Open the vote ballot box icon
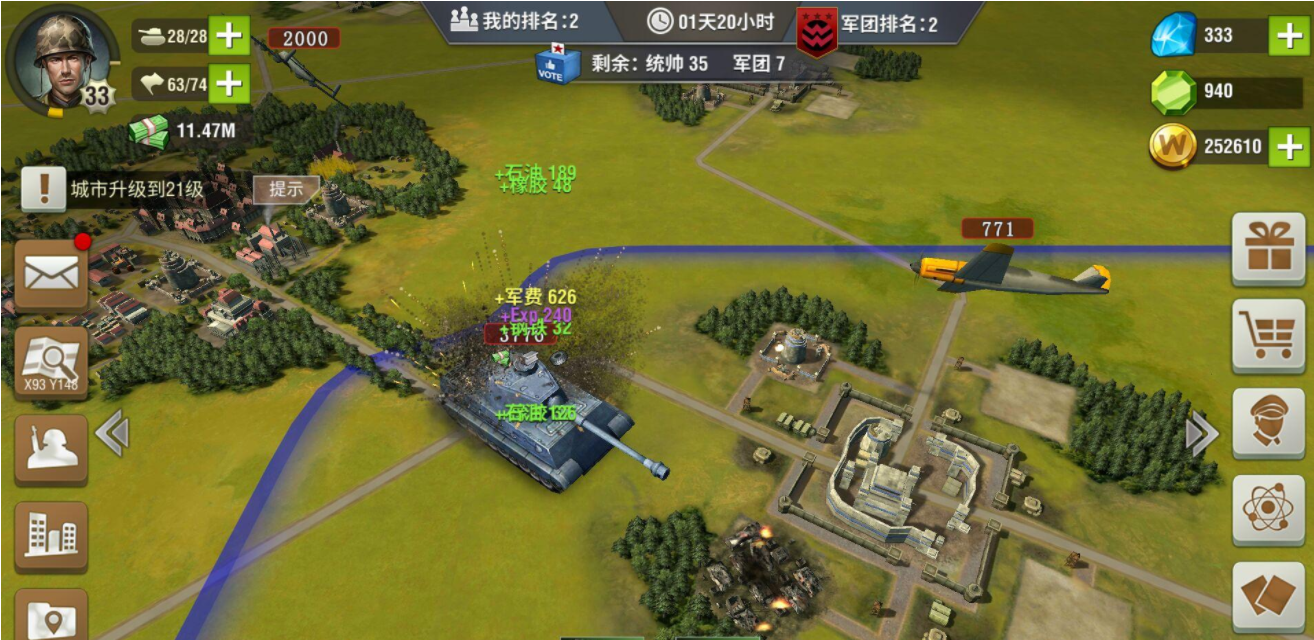 tap(556, 64)
